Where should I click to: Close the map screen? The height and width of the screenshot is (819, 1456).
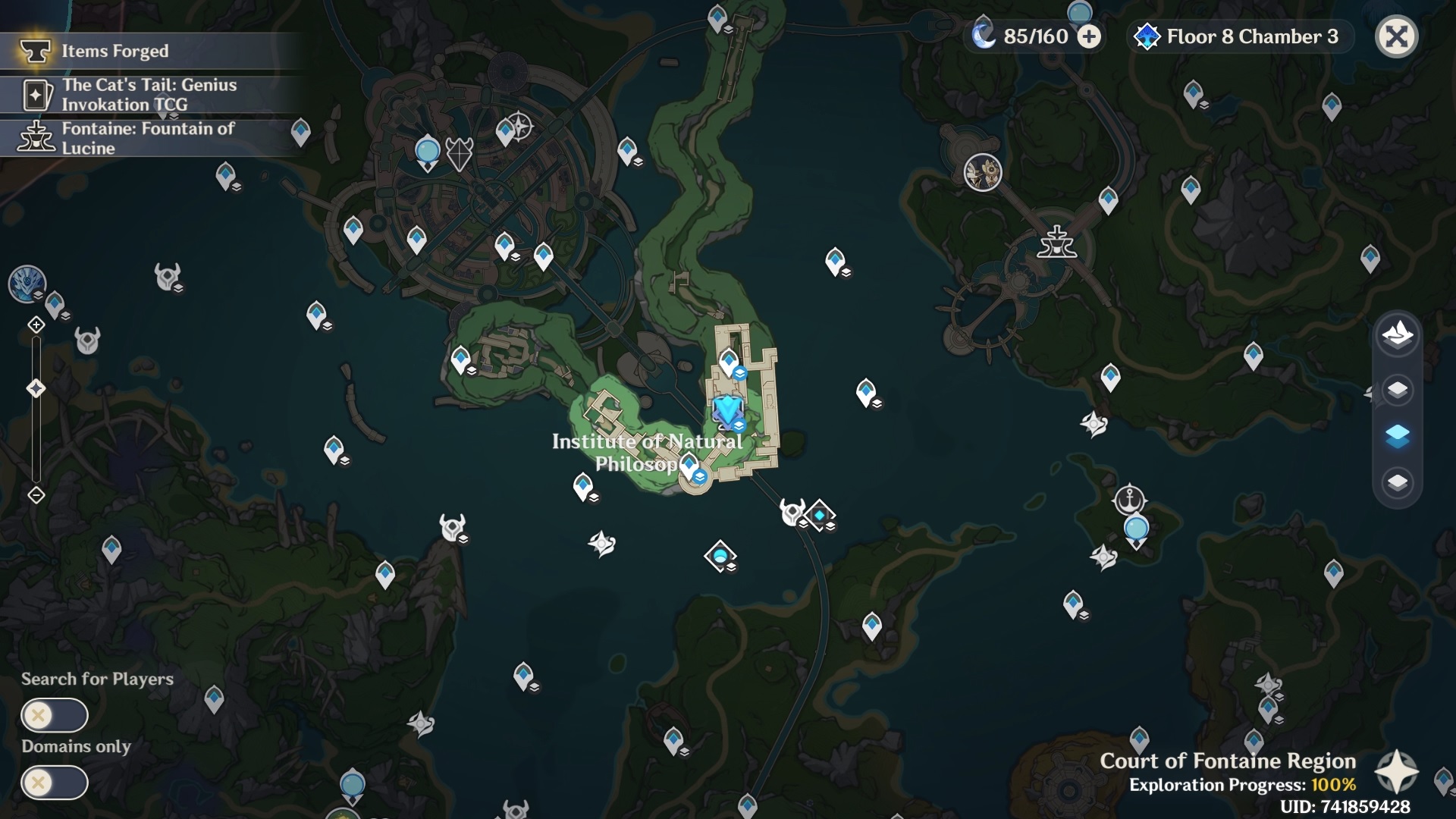click(1396, 36)
